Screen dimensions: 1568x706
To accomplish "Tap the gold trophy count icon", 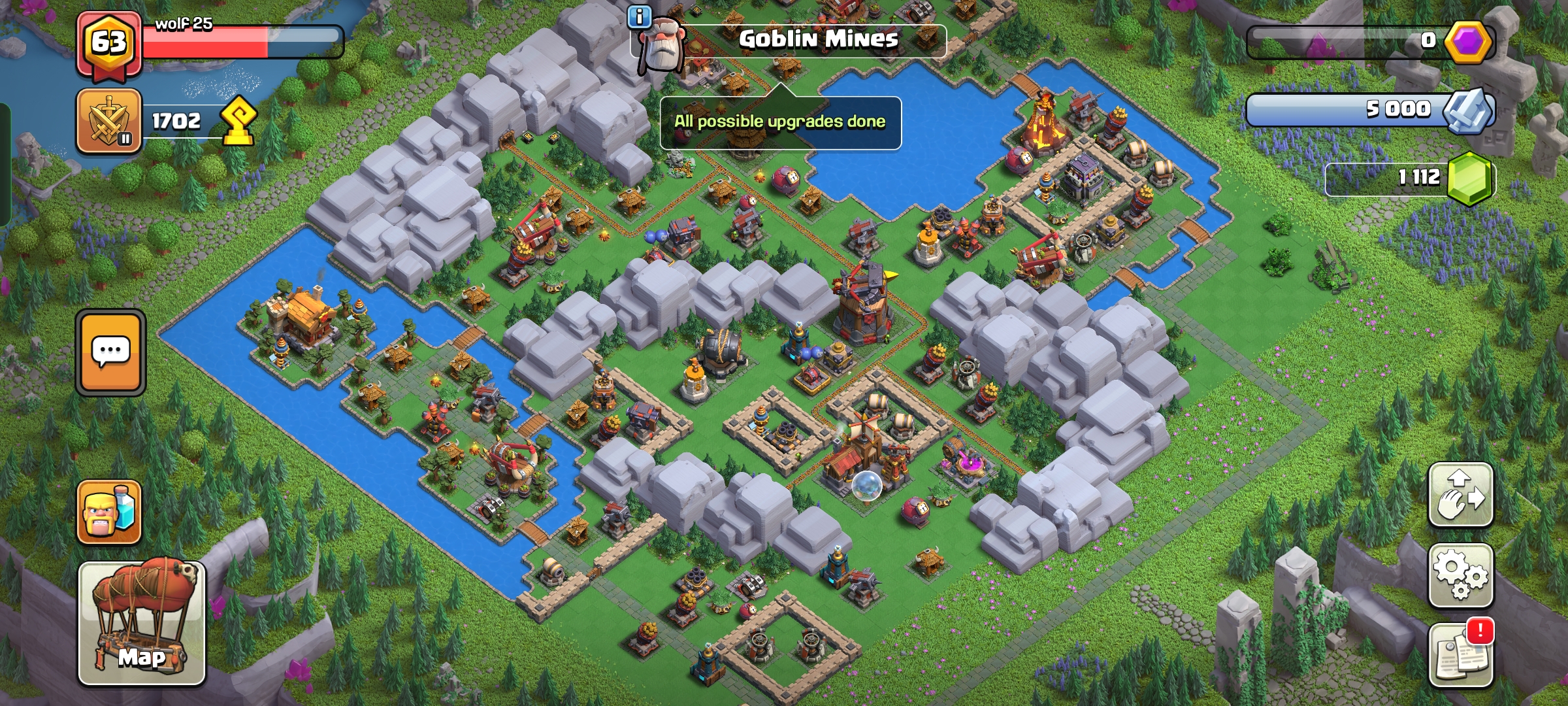I will (238, 120).
